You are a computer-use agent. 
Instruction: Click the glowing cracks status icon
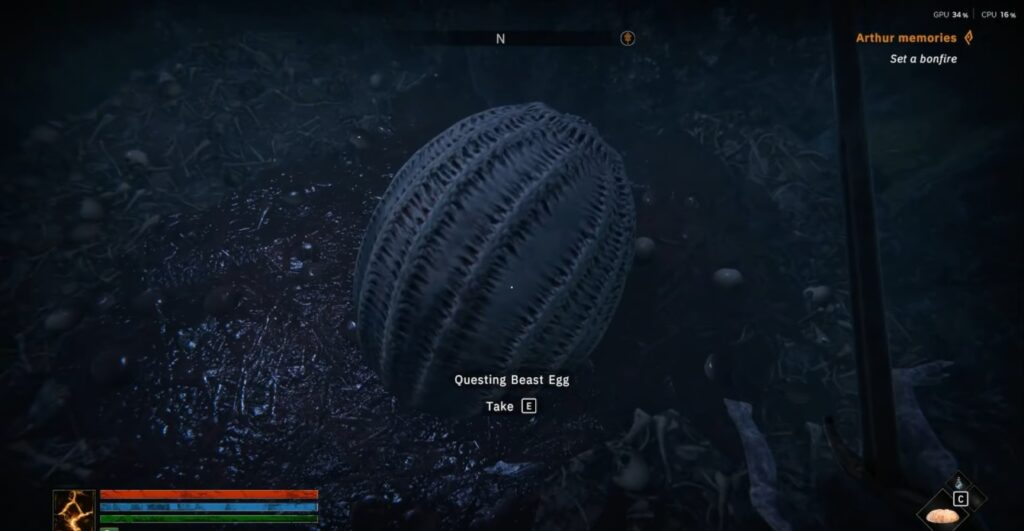pyautogui.click(x=74, y=509)
